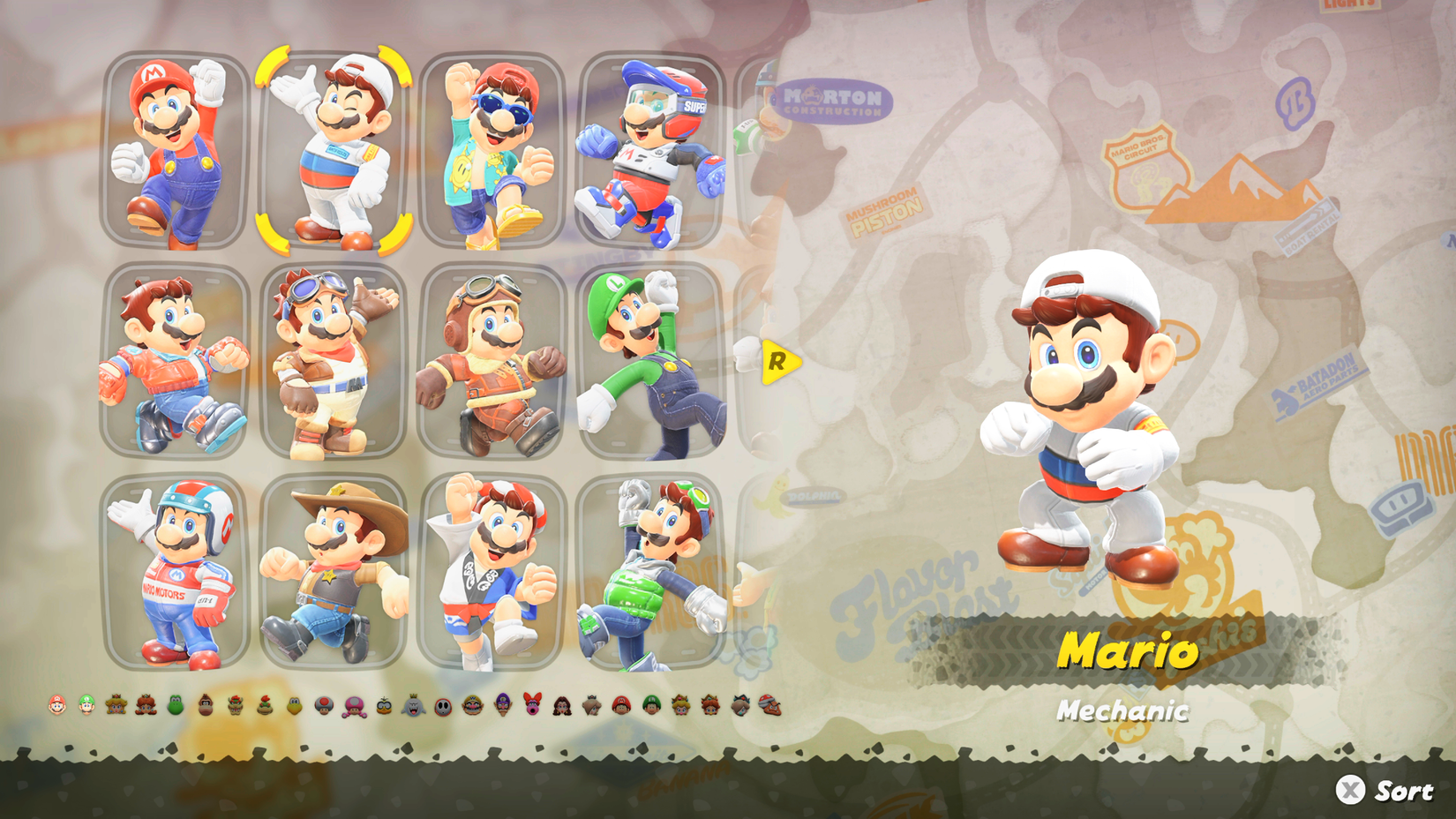This screenshot has width=1456, height=819.
Task: Pick the Shy Guy character icon
Action: tap(442, 706)
